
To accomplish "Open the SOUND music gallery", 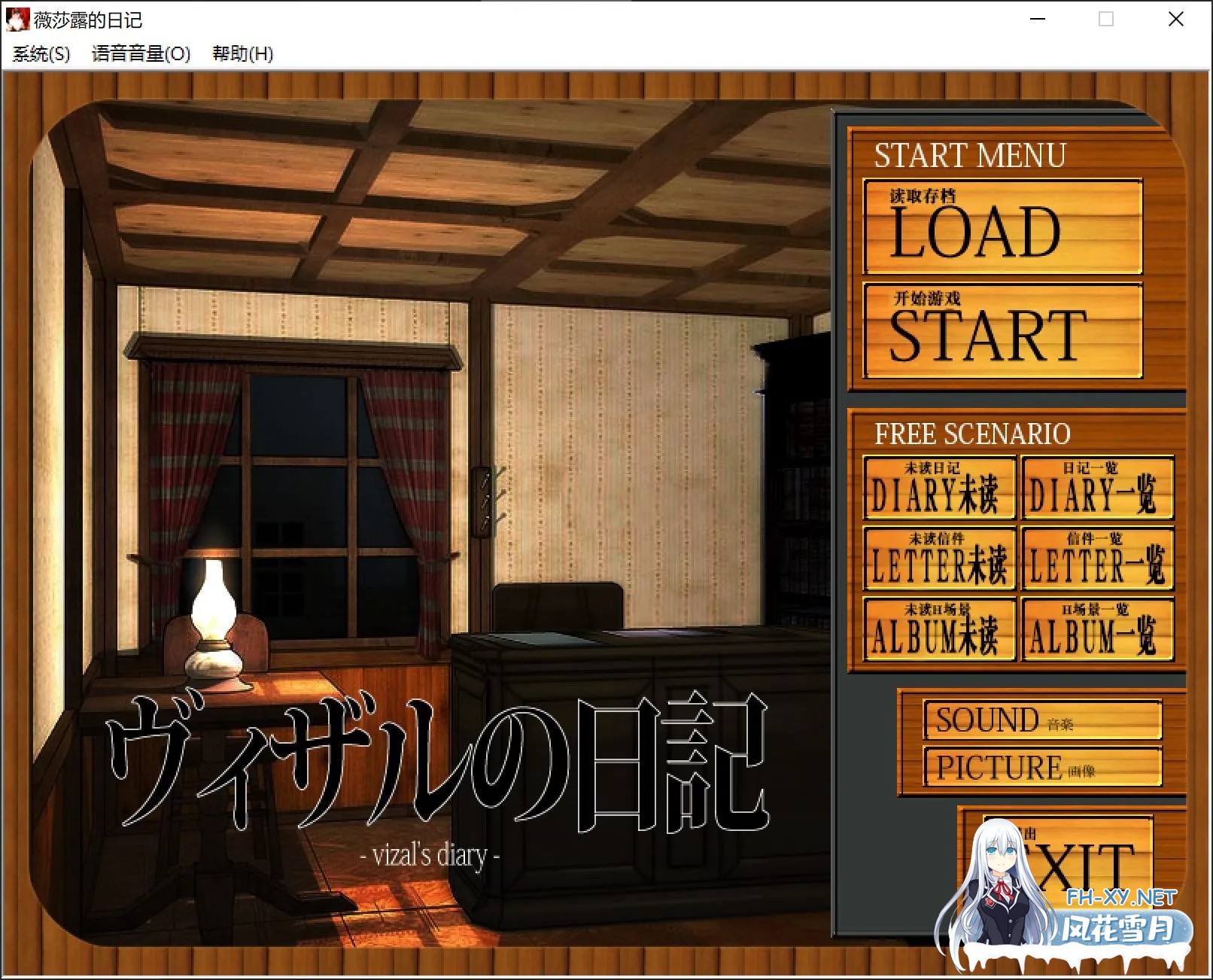I will click(x=1042, y=720).
